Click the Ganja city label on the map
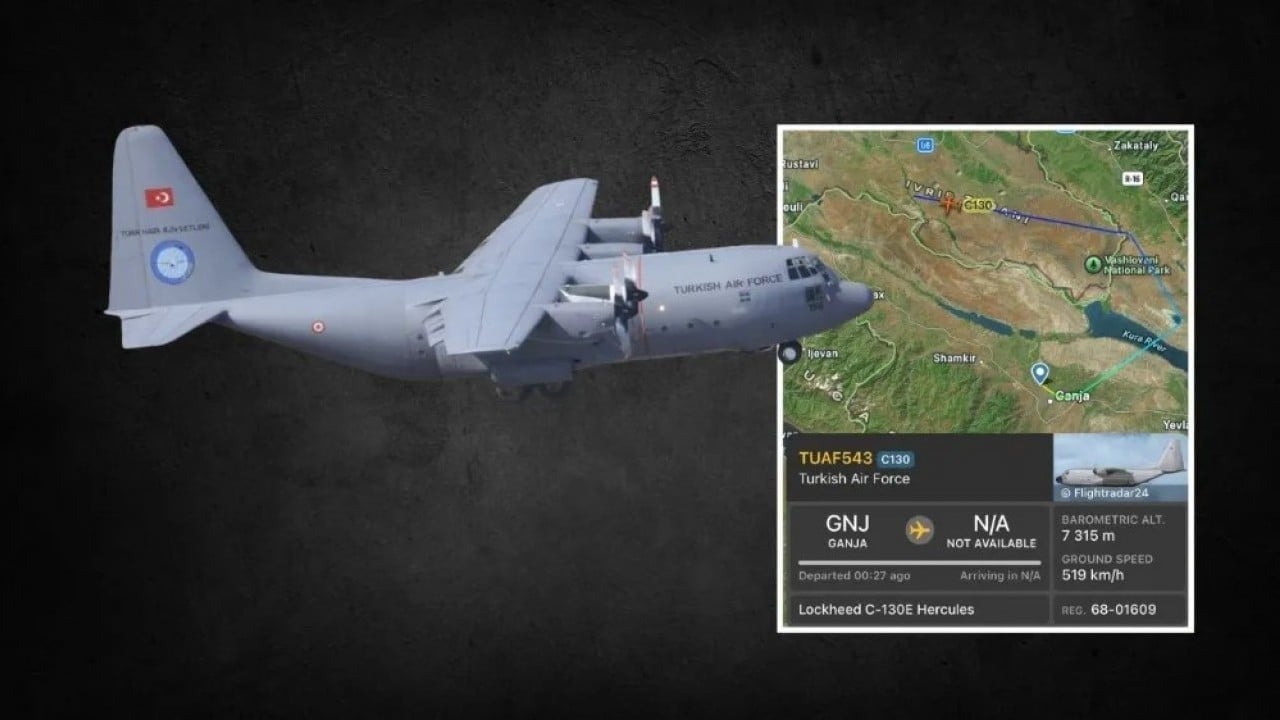The height and width of the screenshot is (720, 1280). tap(1073, 396)
